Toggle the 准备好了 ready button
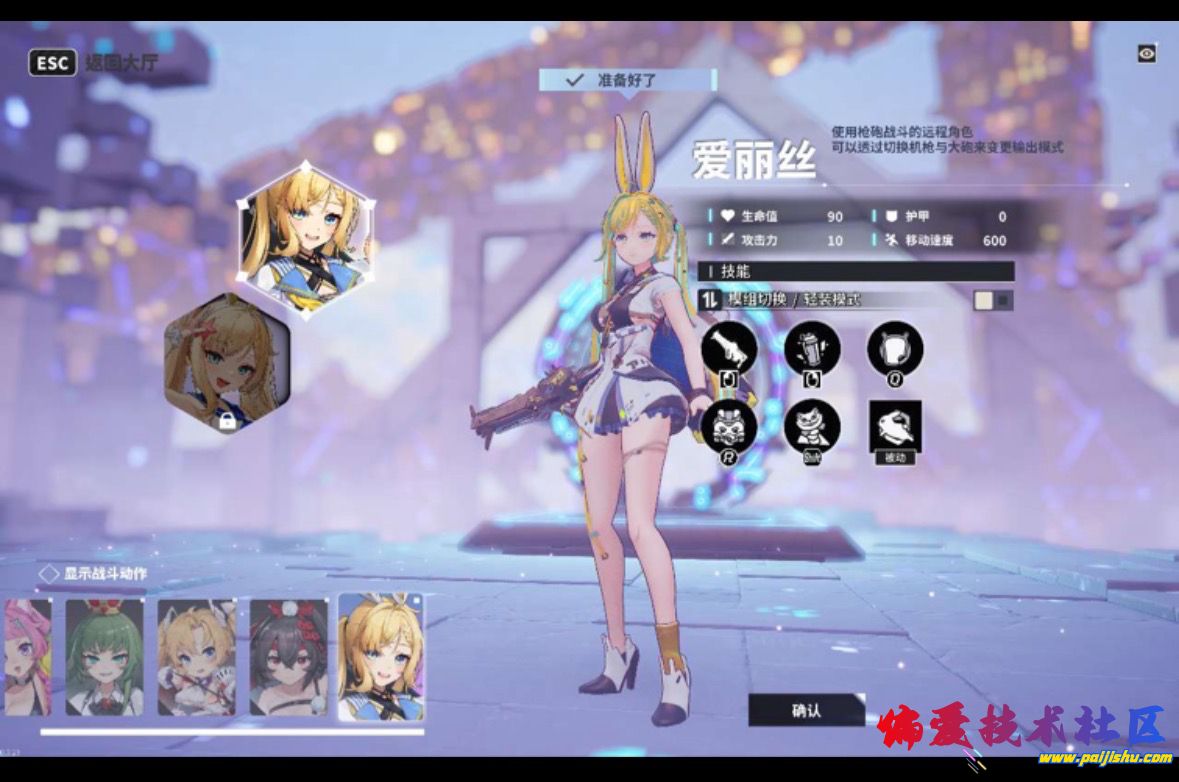 [x=627, y=80]
